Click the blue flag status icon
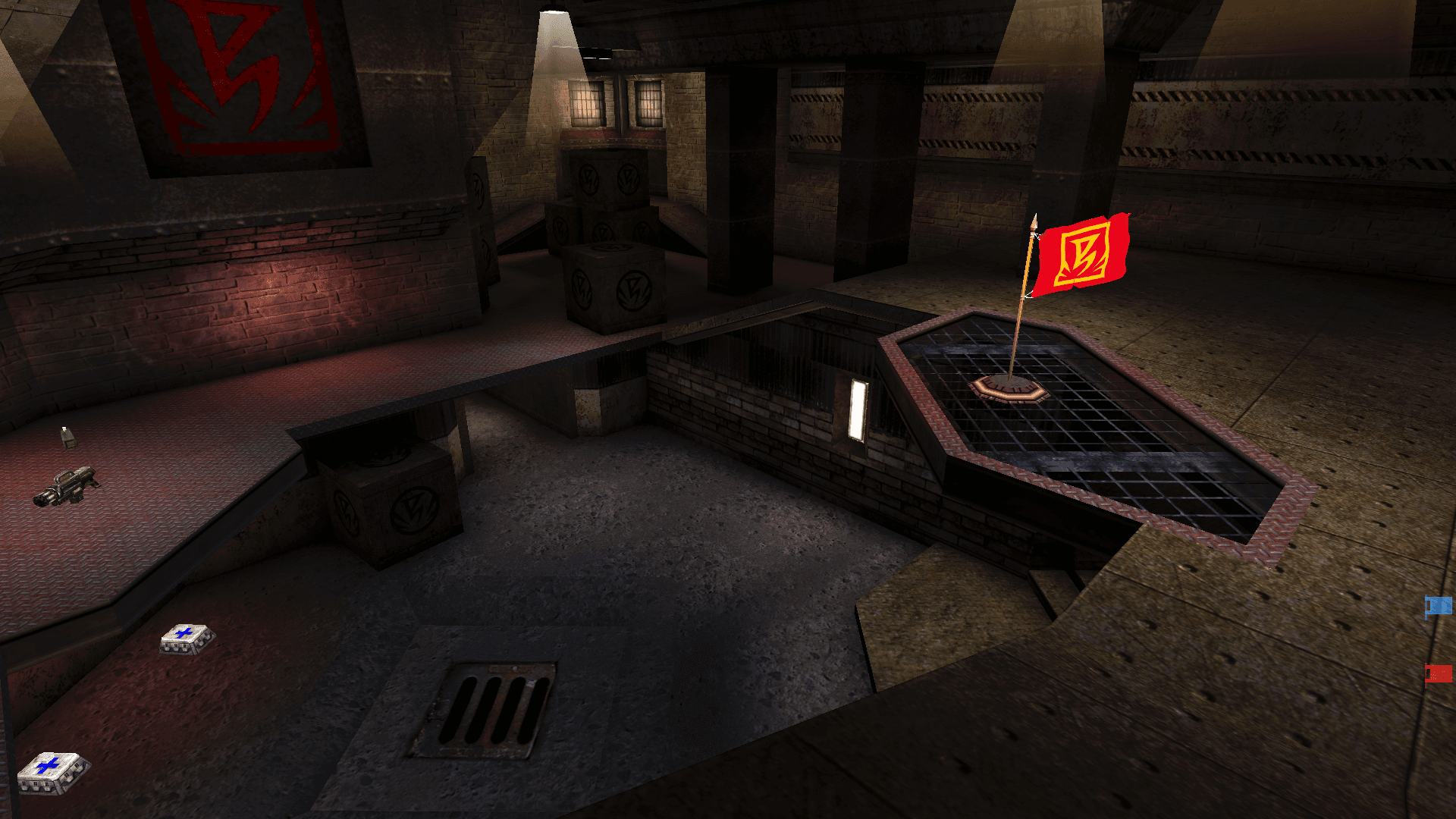The height and width of the screenshot is (819, 1456). click(x=1439, y=606)
